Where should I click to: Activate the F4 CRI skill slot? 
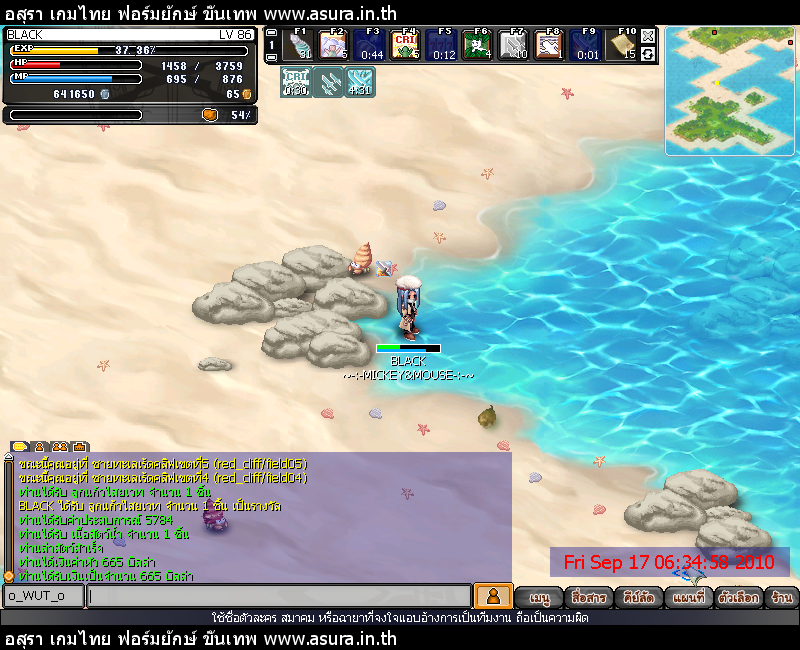click(405, 46)
